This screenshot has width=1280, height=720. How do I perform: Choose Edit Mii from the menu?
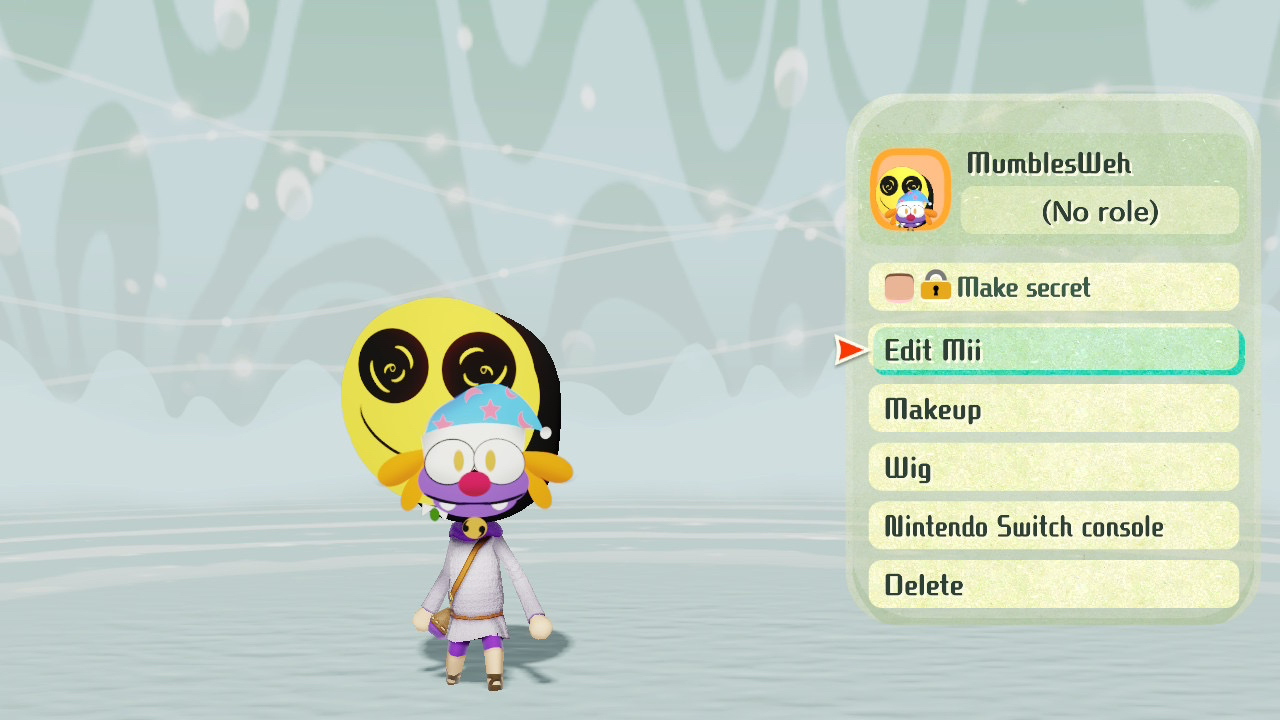pos(1053,350)
